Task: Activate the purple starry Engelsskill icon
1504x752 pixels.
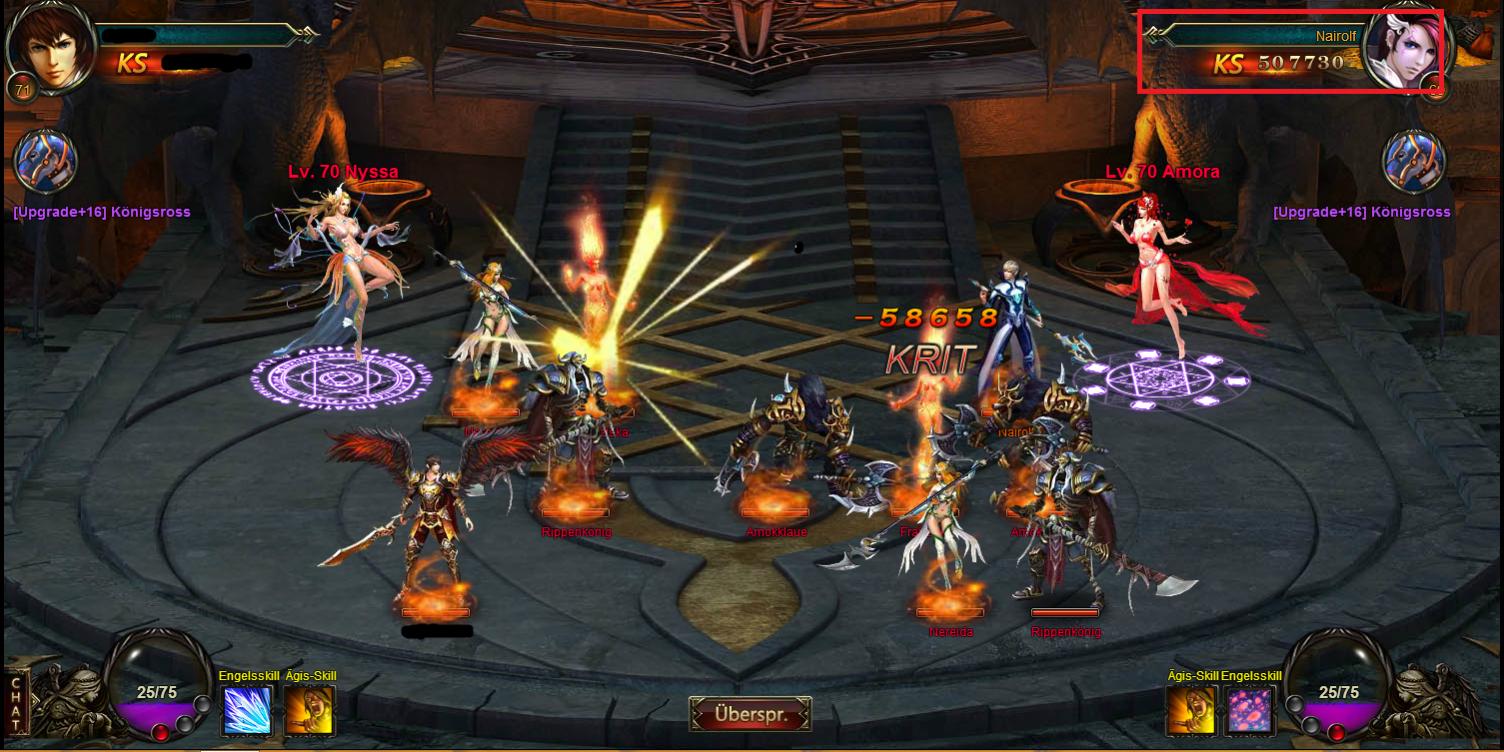Action: (1249, 710)
